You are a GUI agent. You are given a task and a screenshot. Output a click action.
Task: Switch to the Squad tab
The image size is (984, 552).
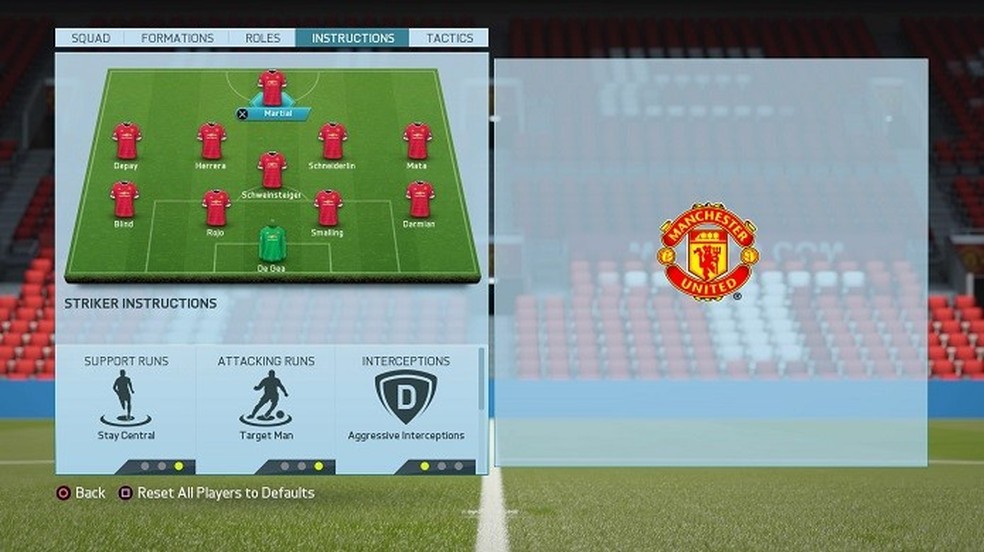[x=90, y=38]
